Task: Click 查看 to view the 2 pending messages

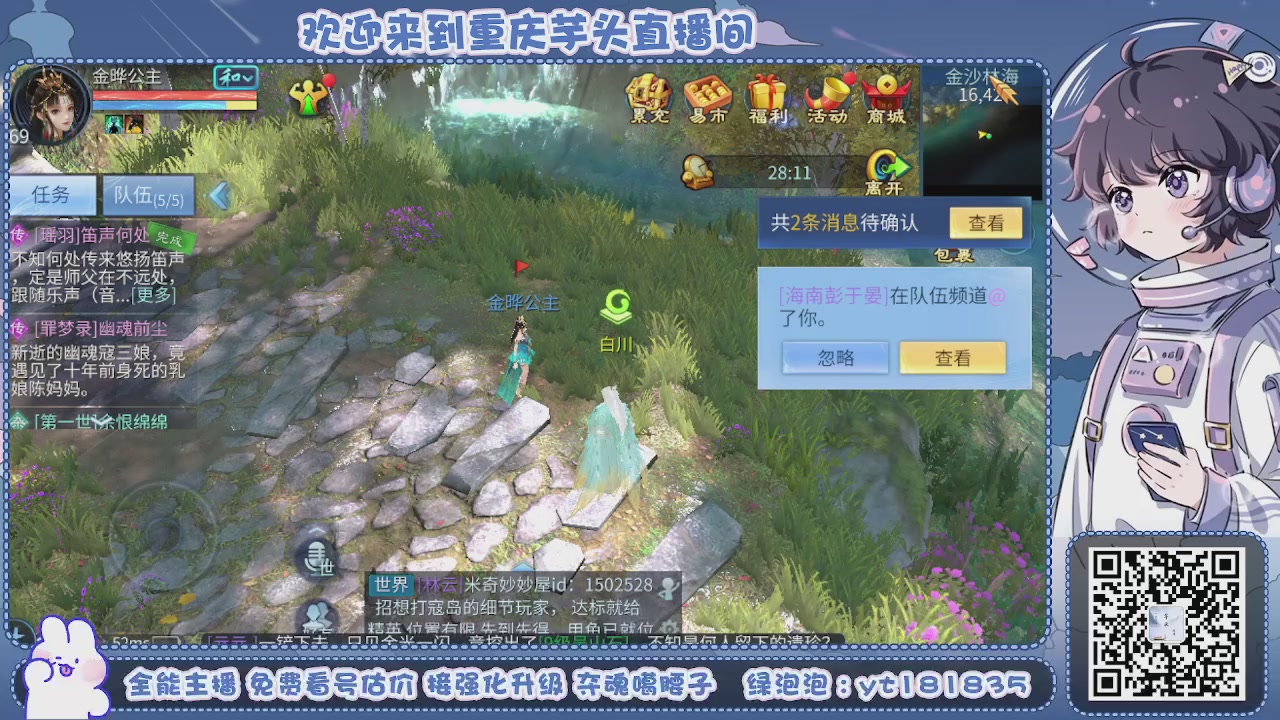Action: tap(985, 225)
